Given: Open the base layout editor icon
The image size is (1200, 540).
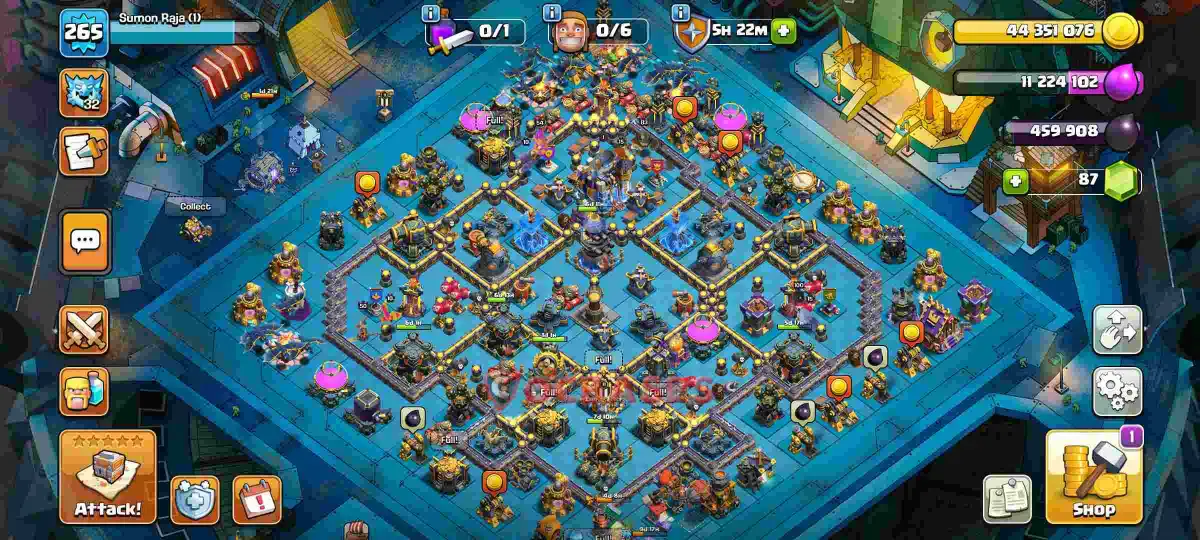Looking at the screenshot, I should pyautogui.click(x=1117, y=330).
